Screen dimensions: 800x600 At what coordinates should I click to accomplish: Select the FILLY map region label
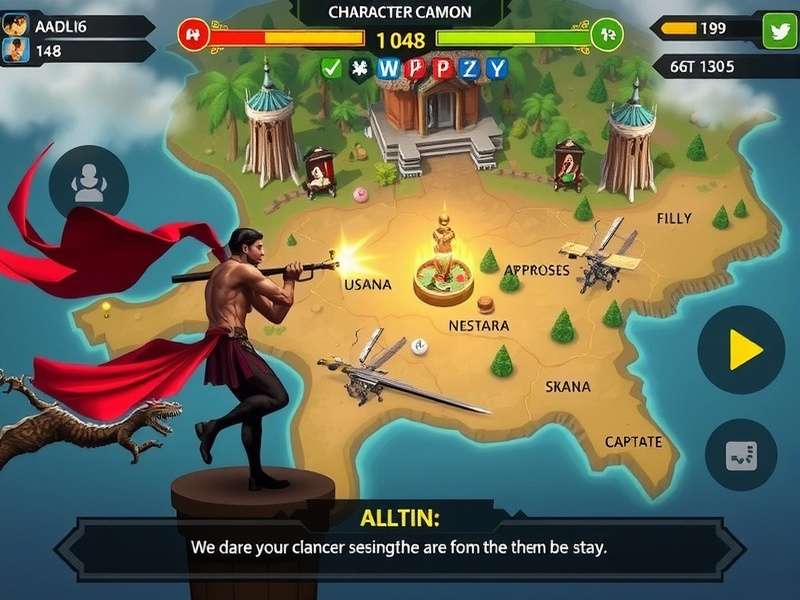click(x=673, y=218)
